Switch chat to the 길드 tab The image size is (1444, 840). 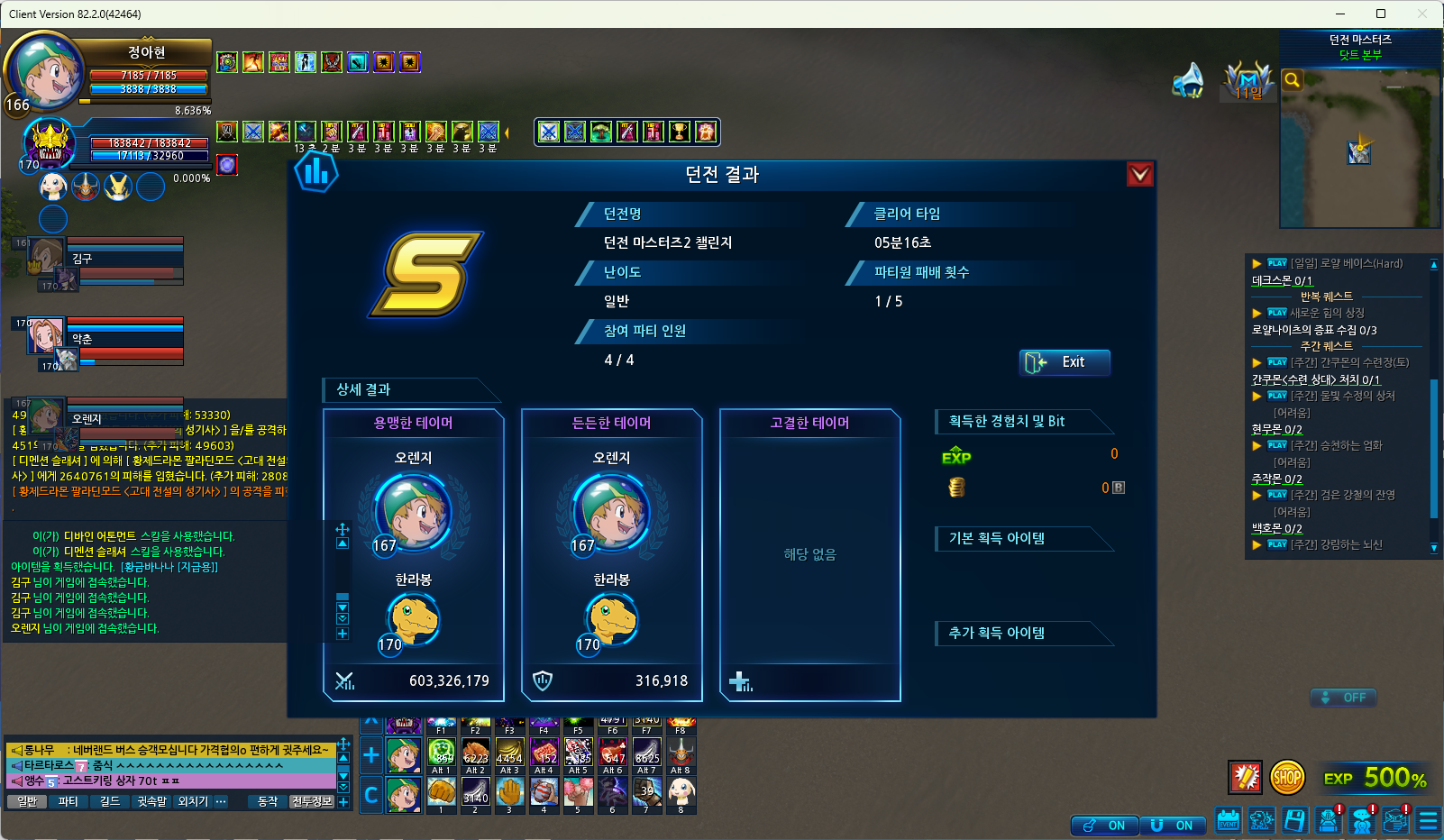(109, 801)
